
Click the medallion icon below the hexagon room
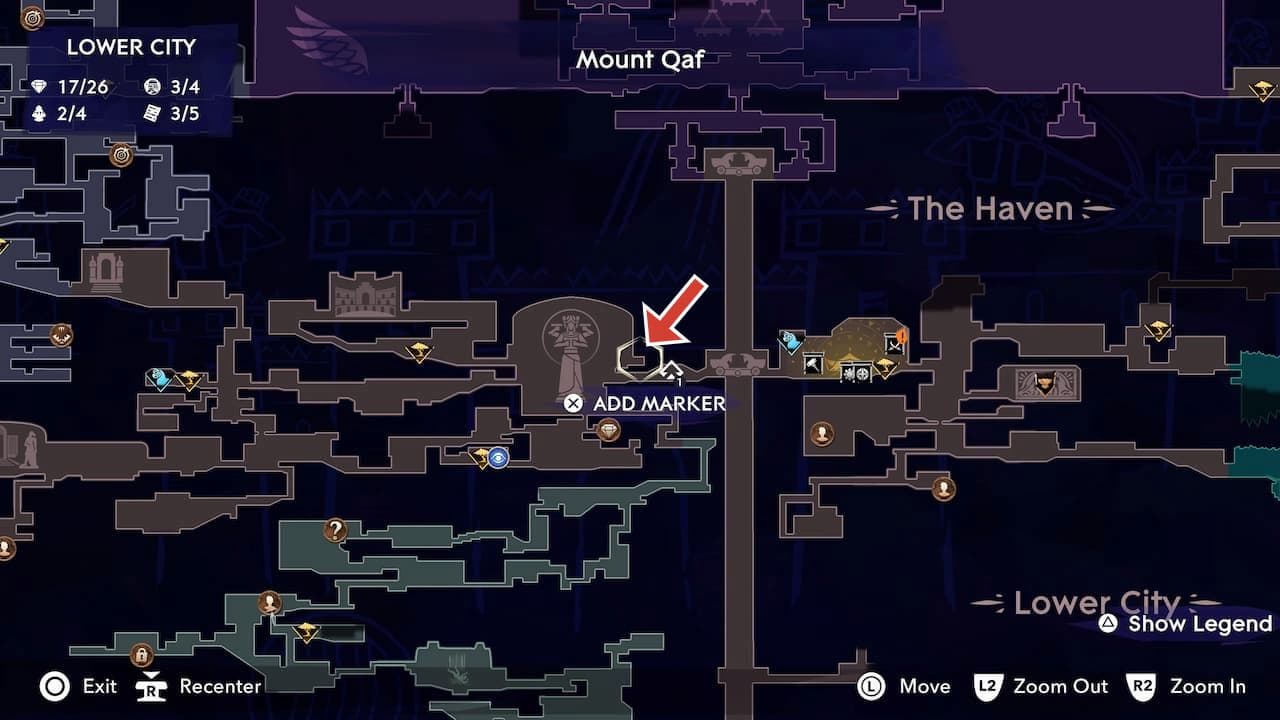click(608, 429)
